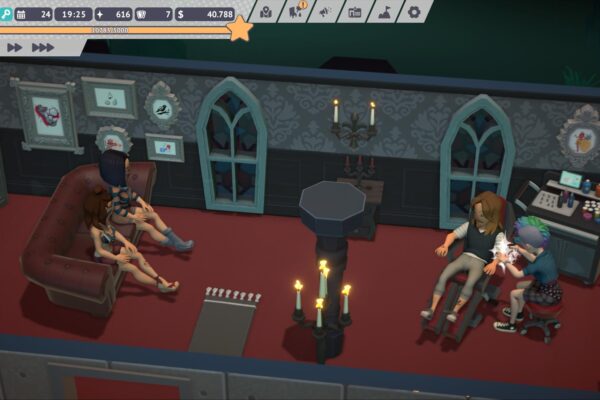This screenshot has height=400, width=600.
Task: Open the settings gear menu
Action: click(415, 12)
